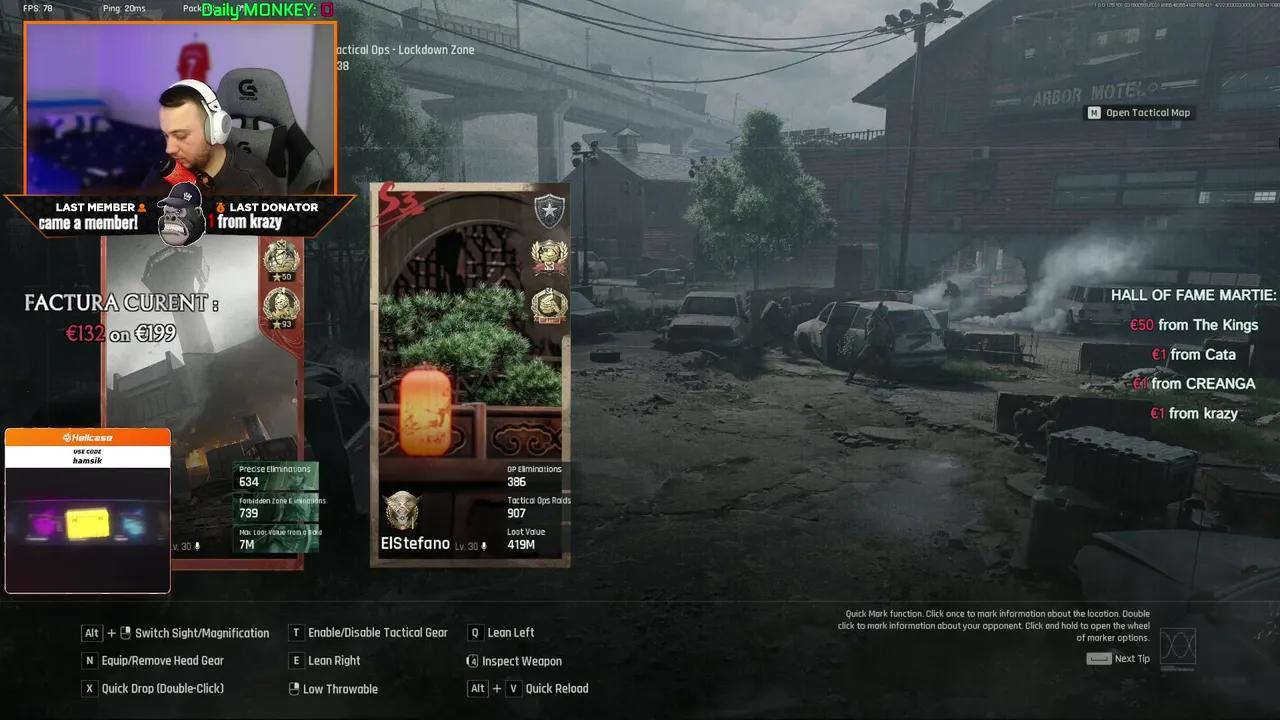Click the microphone icon next to ElStefano

pos(484,544)
